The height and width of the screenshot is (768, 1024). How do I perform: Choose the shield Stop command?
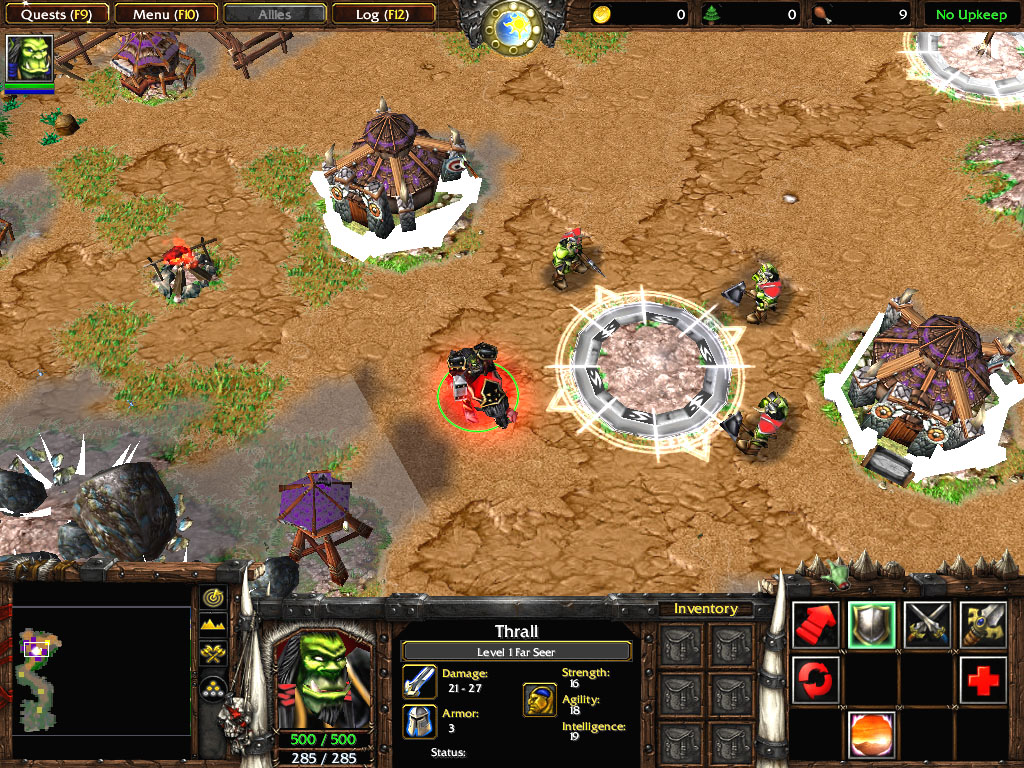coord(872,625)
